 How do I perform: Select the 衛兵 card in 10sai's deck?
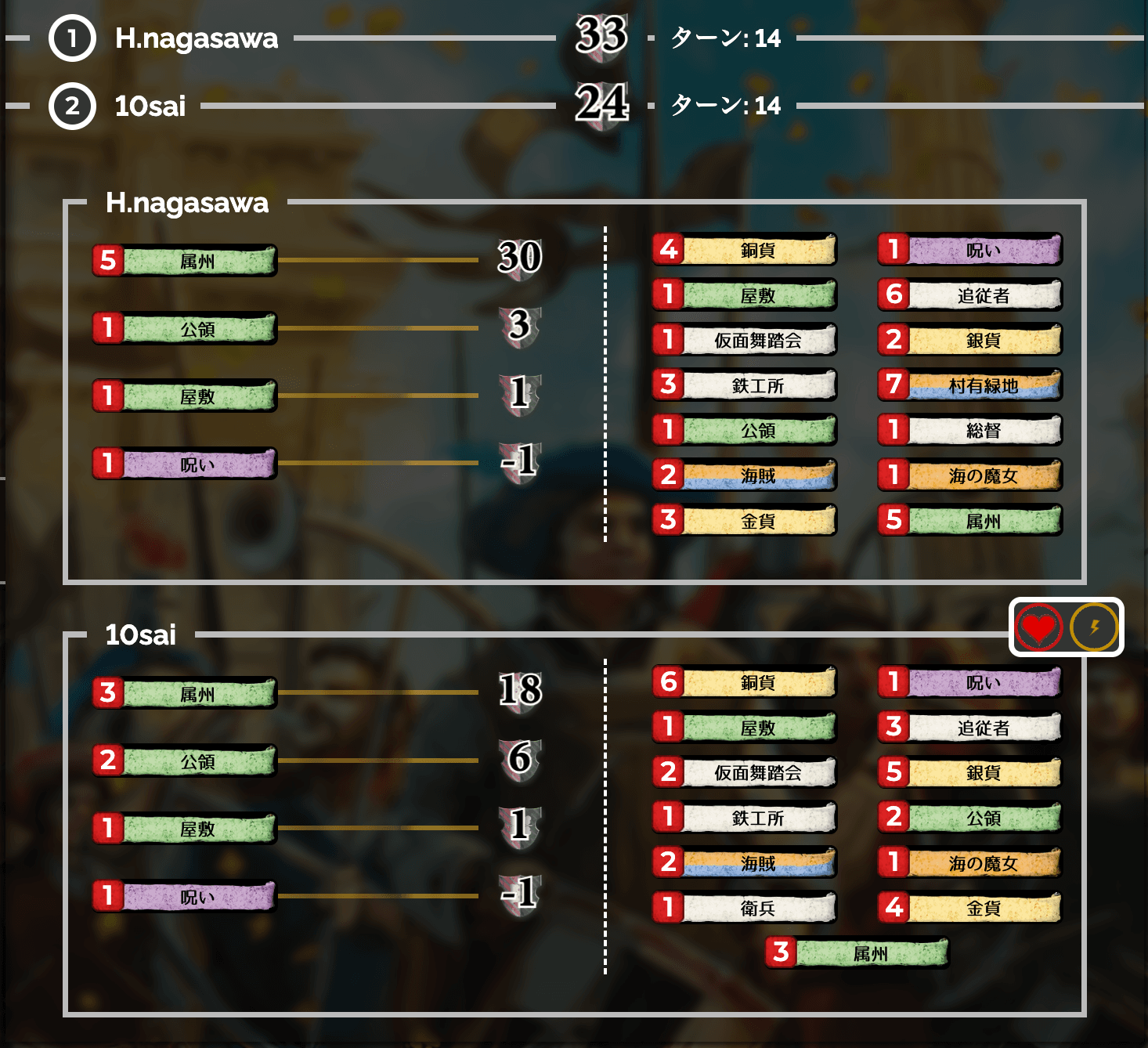[x=745, y=907]
